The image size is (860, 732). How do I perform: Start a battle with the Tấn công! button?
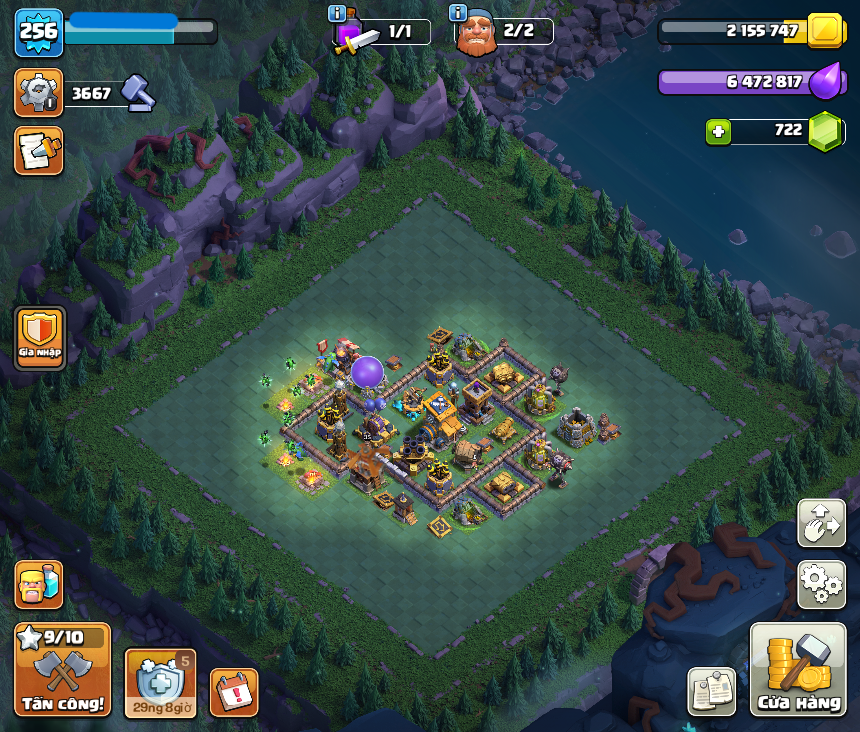point(62,670)
